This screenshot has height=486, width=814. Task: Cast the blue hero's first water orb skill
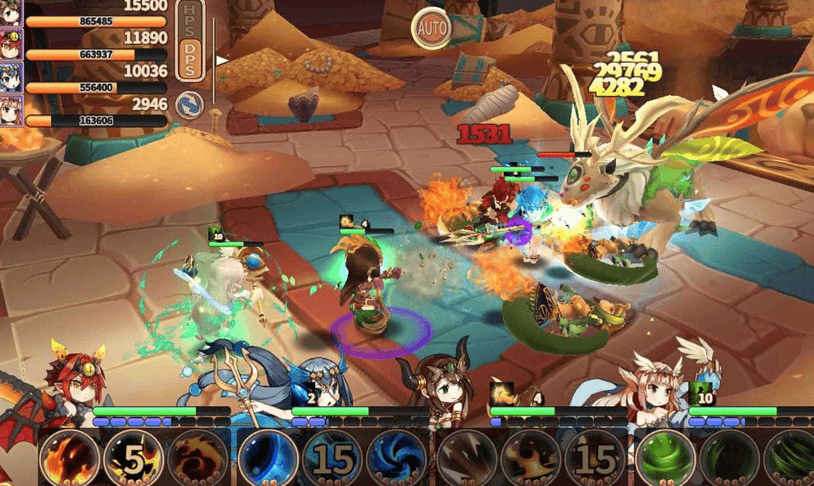coord(268,458)
